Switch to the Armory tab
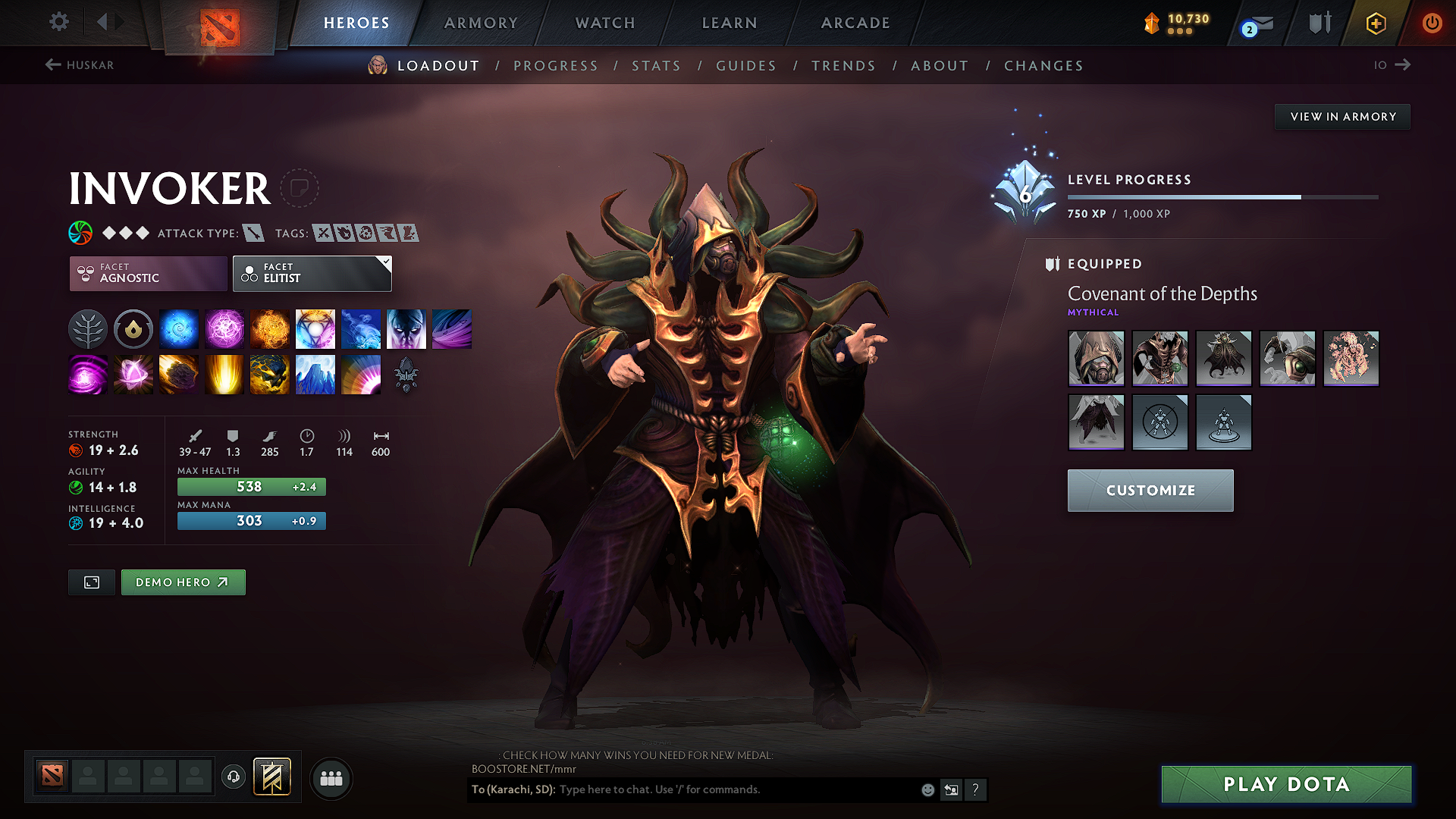Image resolution: width=1456 pixels, height=819 pixels. pyautogui.click(x=481, y=23)
